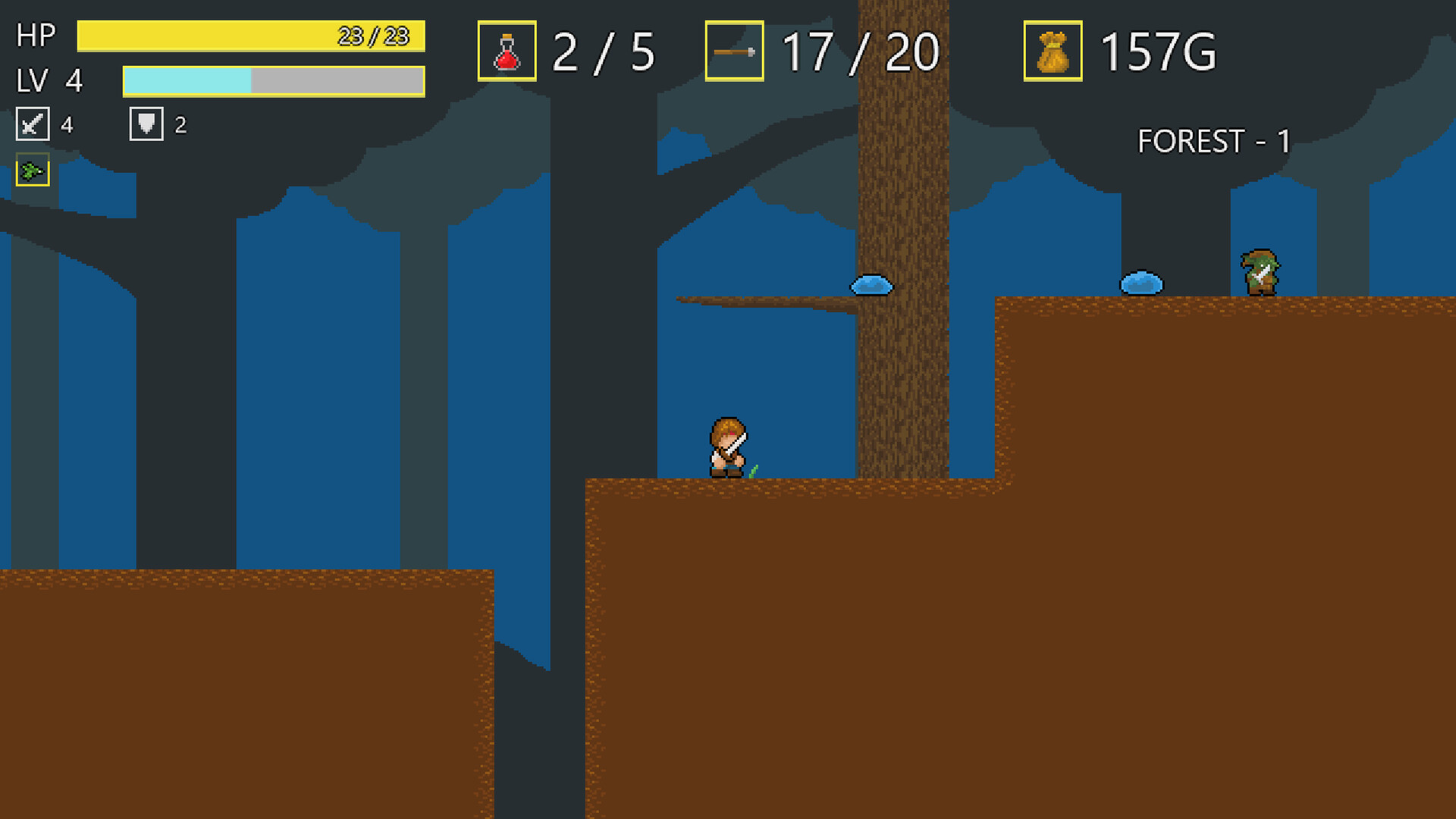Click the cyan experience progress bar
The height and width of the screenshot is (819, 1456).
tap(186, 80)
